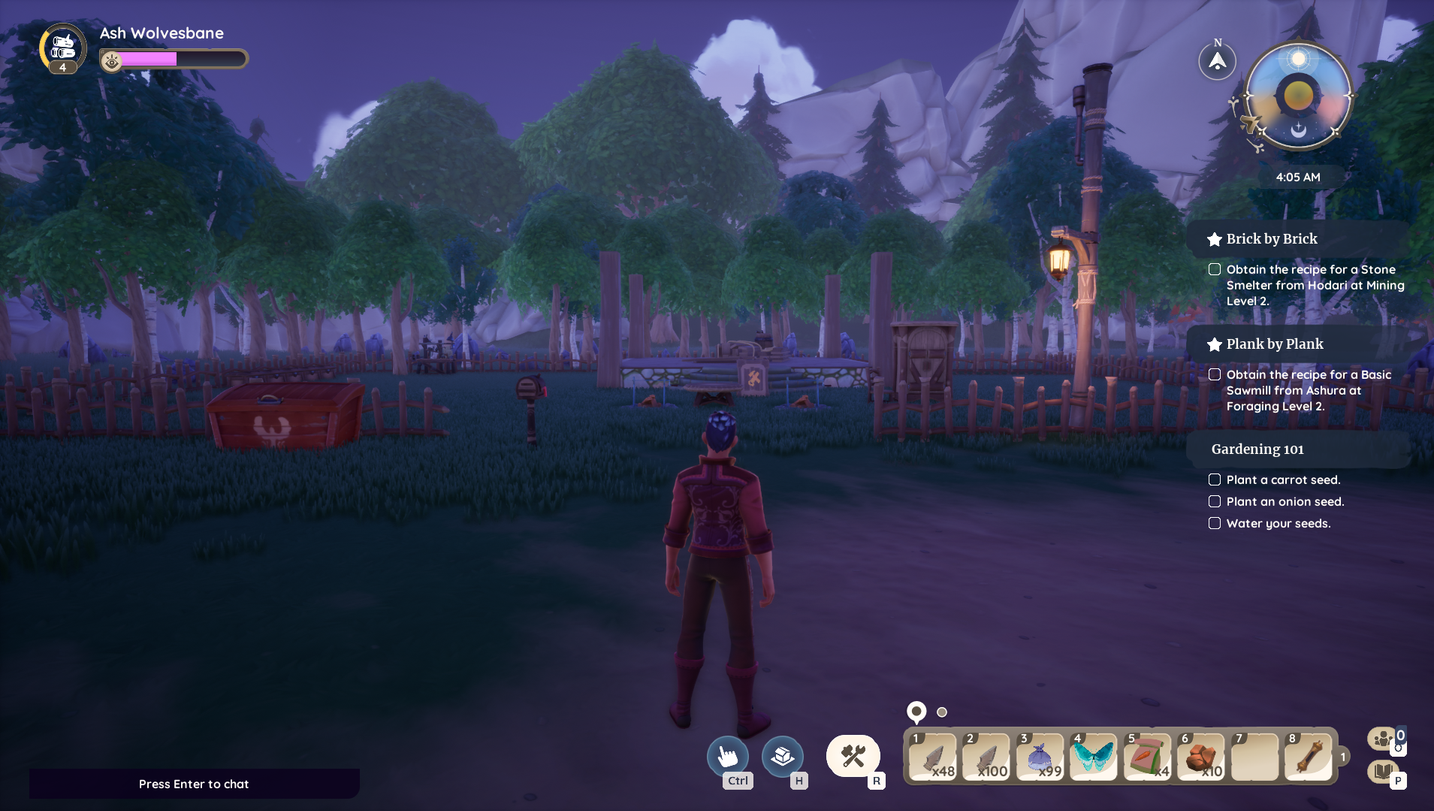Select the arrow stack of 48 slot
The height and width of the screenshot is (811, 1434).
(x=933, y=757)
